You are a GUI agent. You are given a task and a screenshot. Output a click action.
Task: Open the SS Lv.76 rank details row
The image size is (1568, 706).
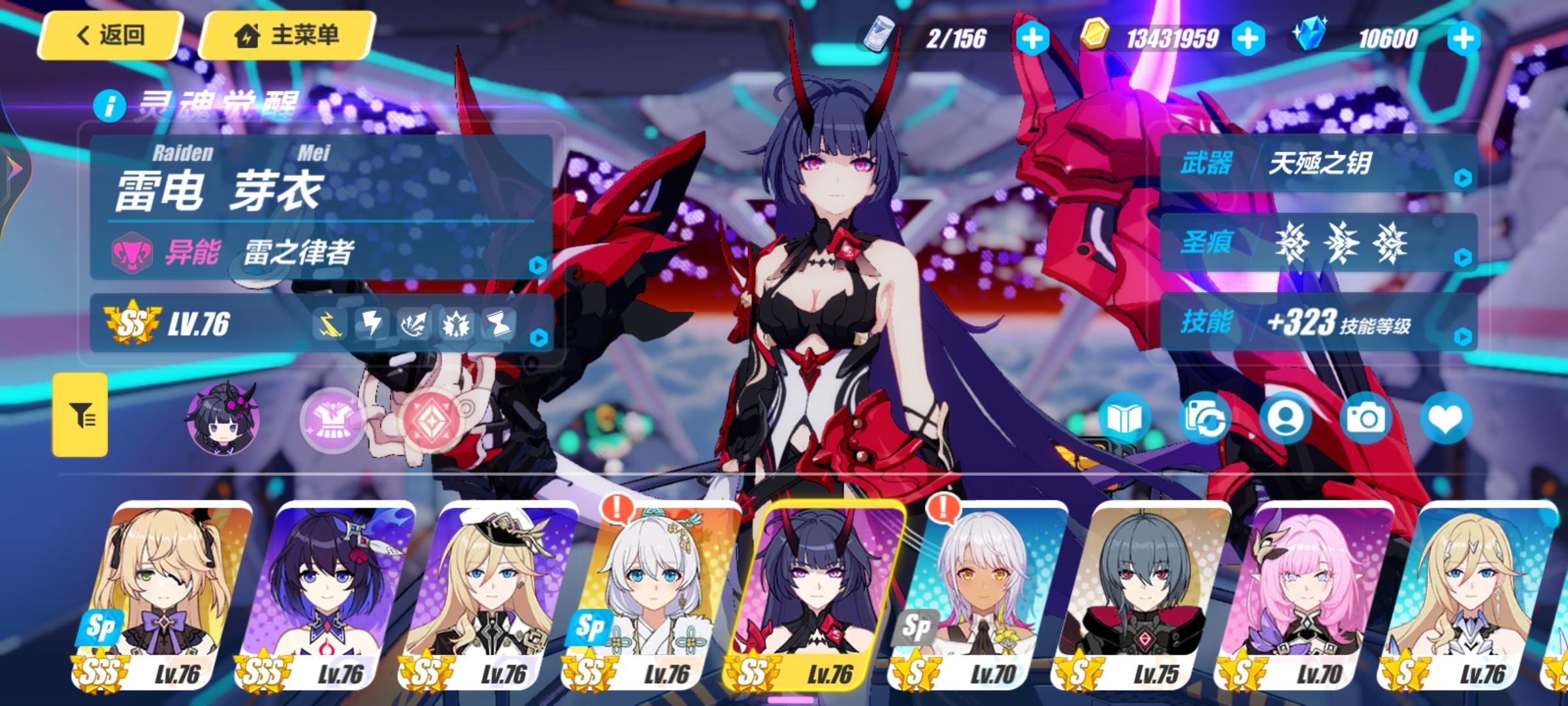(321, 324)
